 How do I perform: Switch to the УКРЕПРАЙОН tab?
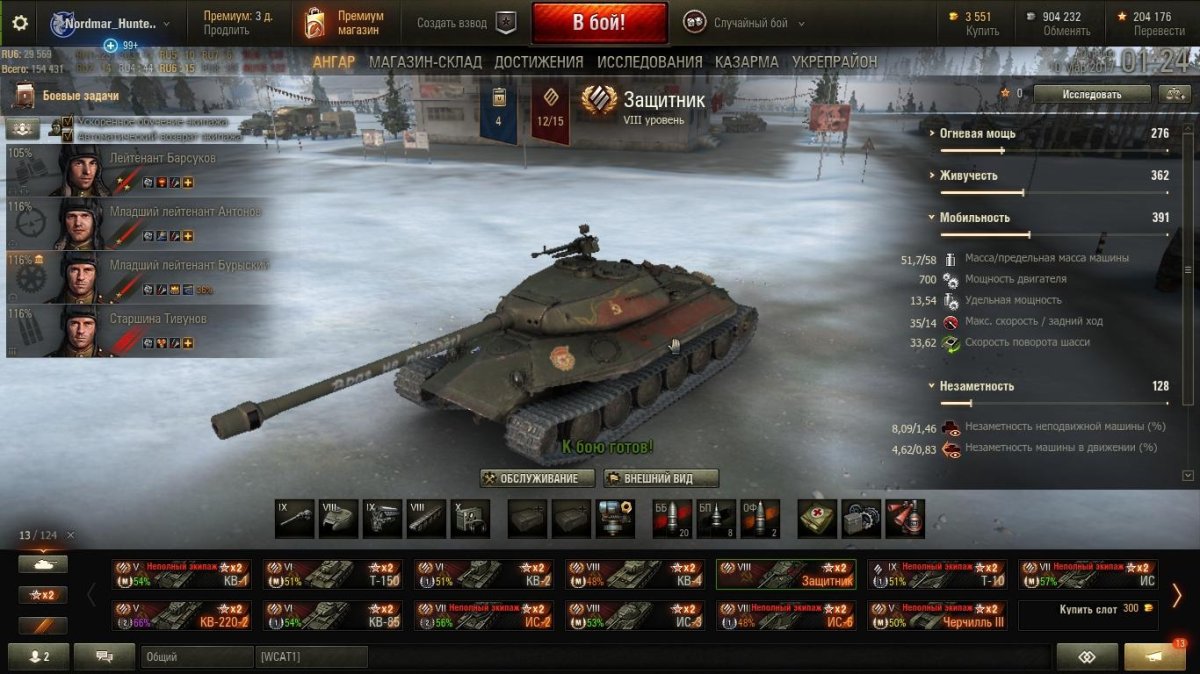click(x=834, y=62)
